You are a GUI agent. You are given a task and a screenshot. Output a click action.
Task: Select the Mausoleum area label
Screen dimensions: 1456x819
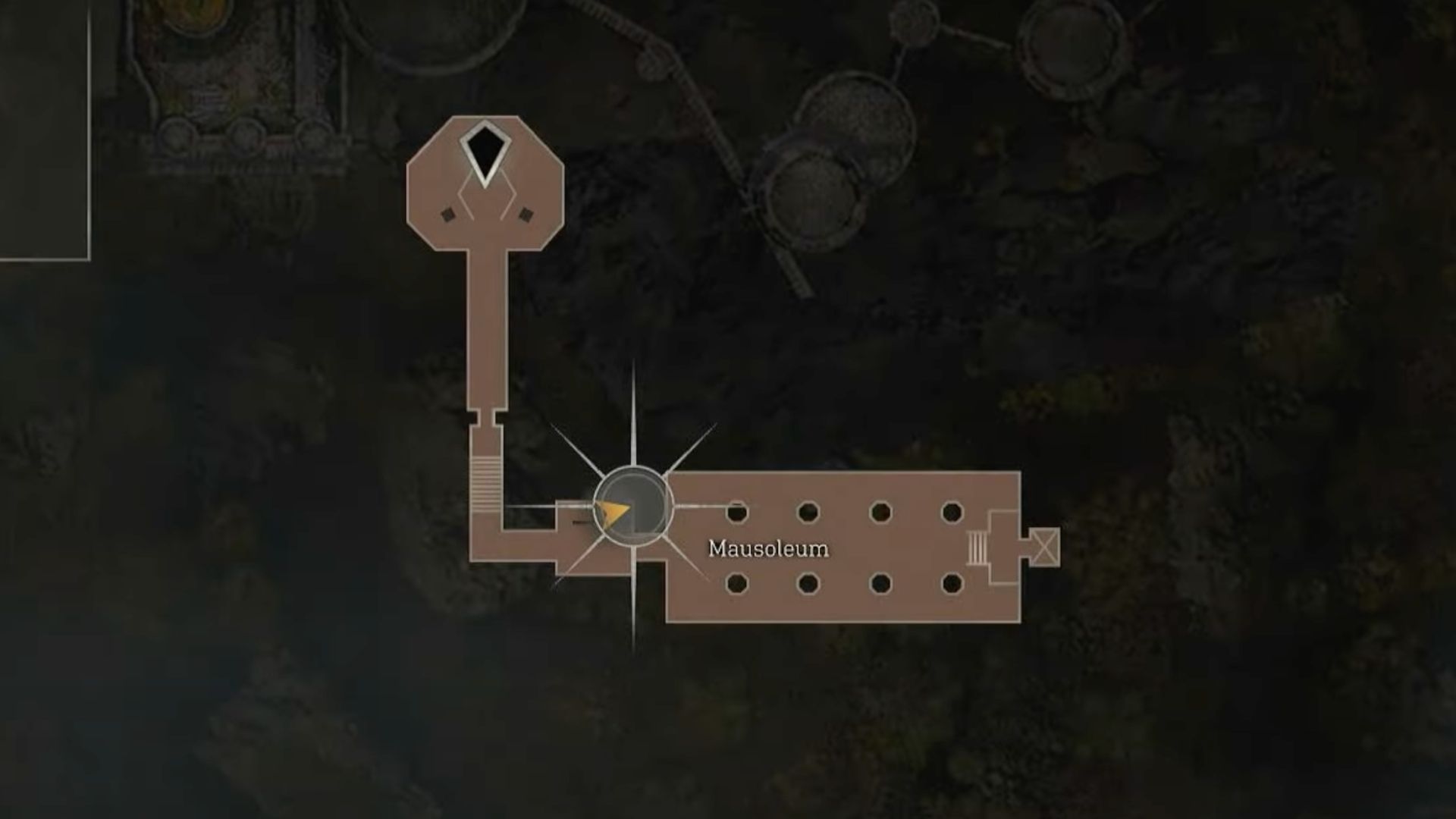tap(768, 548)
